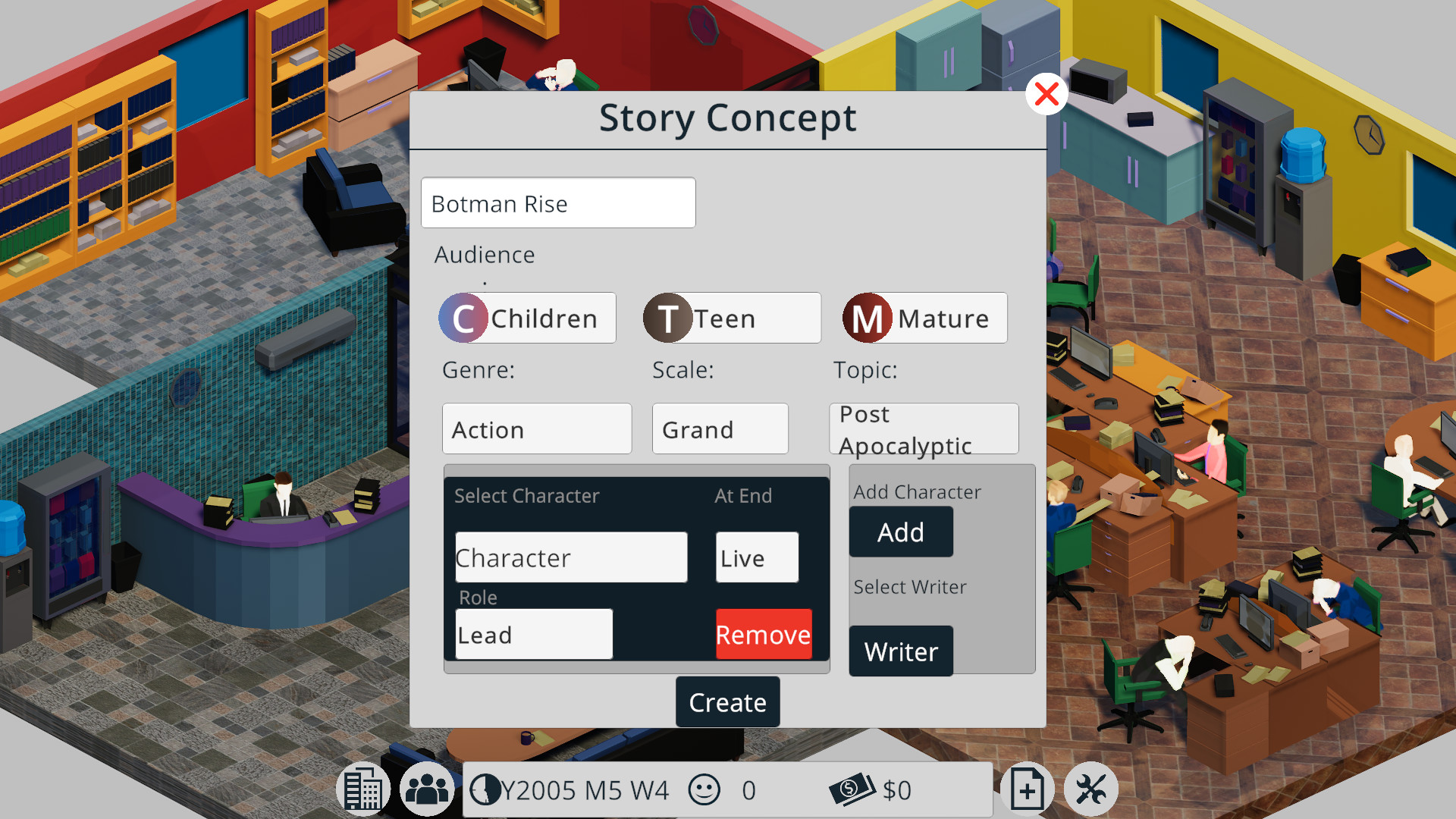
Task: Start a new project via document icon
Action: (1028, 789)
